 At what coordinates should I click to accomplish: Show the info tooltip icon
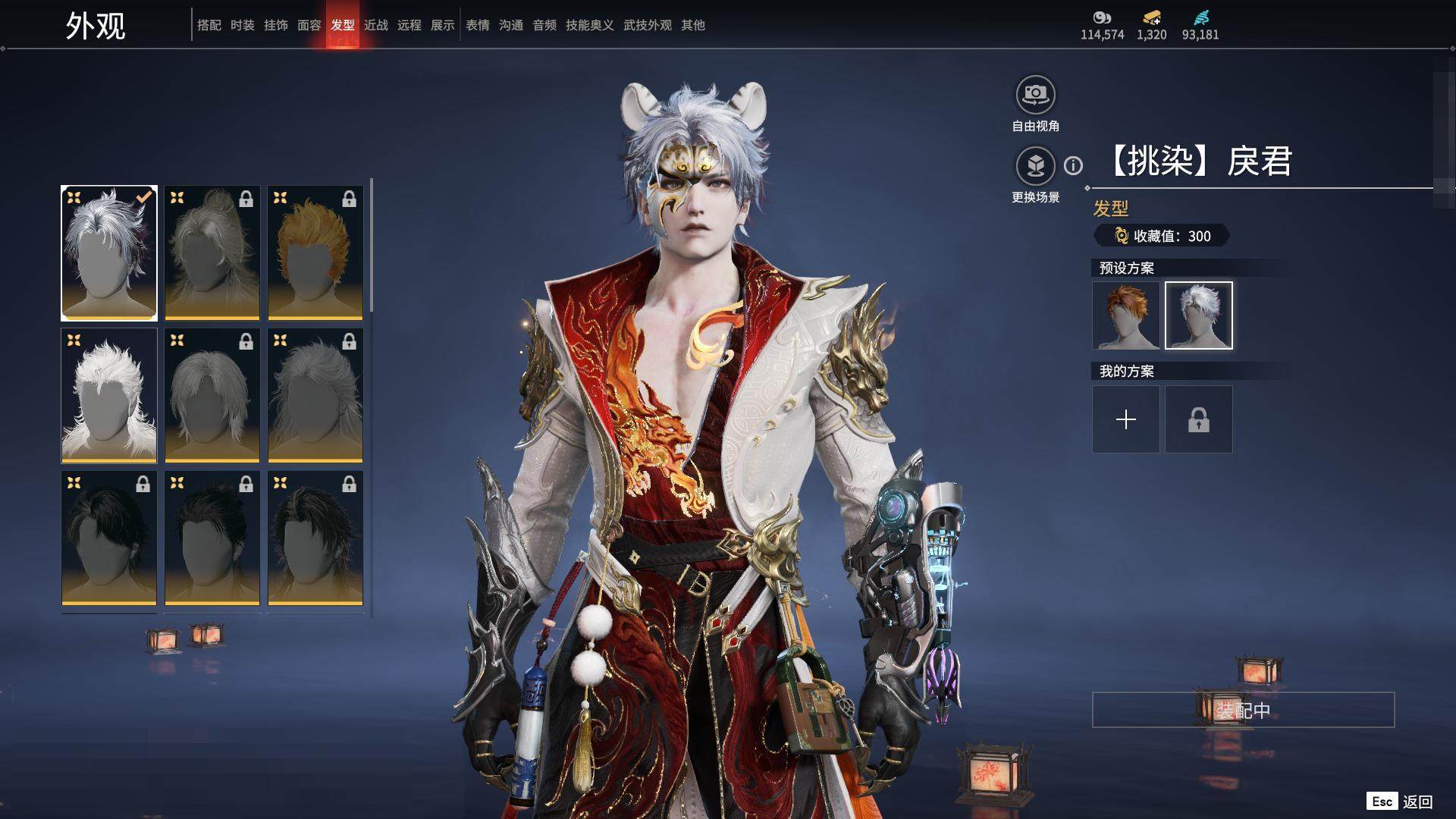pos(1073,165)
